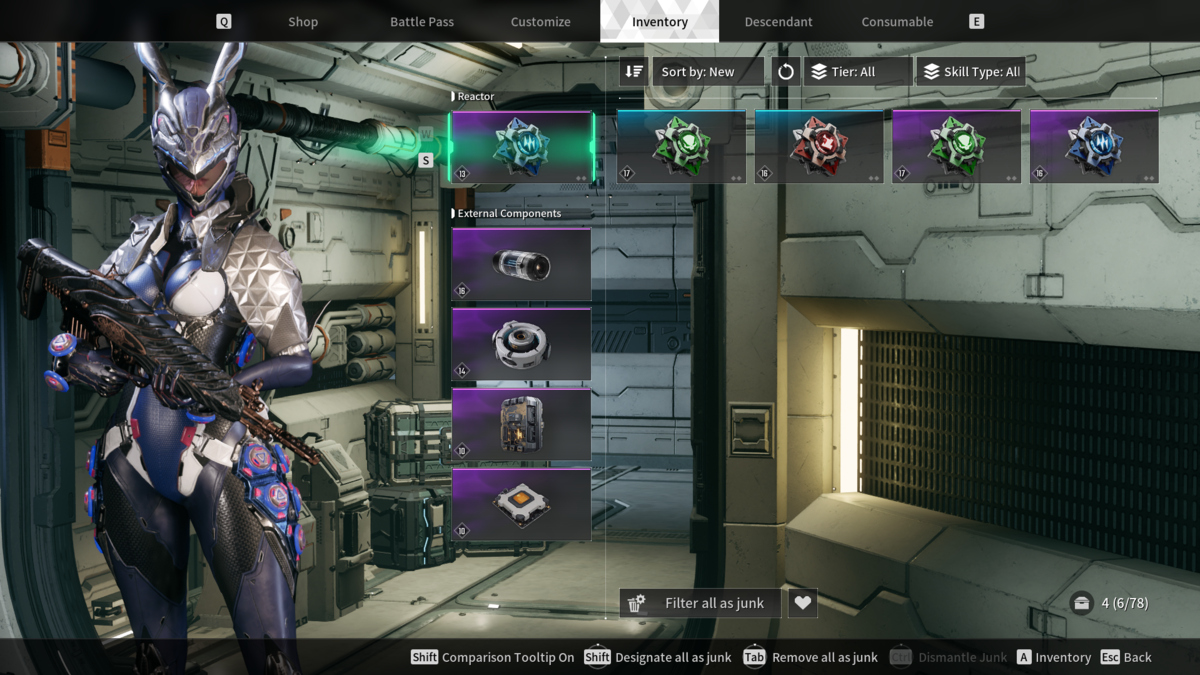Image resolution: width=1200 pixels, height=675 pixels.
Task: Select the metal box external component
Action: (521, 424)
